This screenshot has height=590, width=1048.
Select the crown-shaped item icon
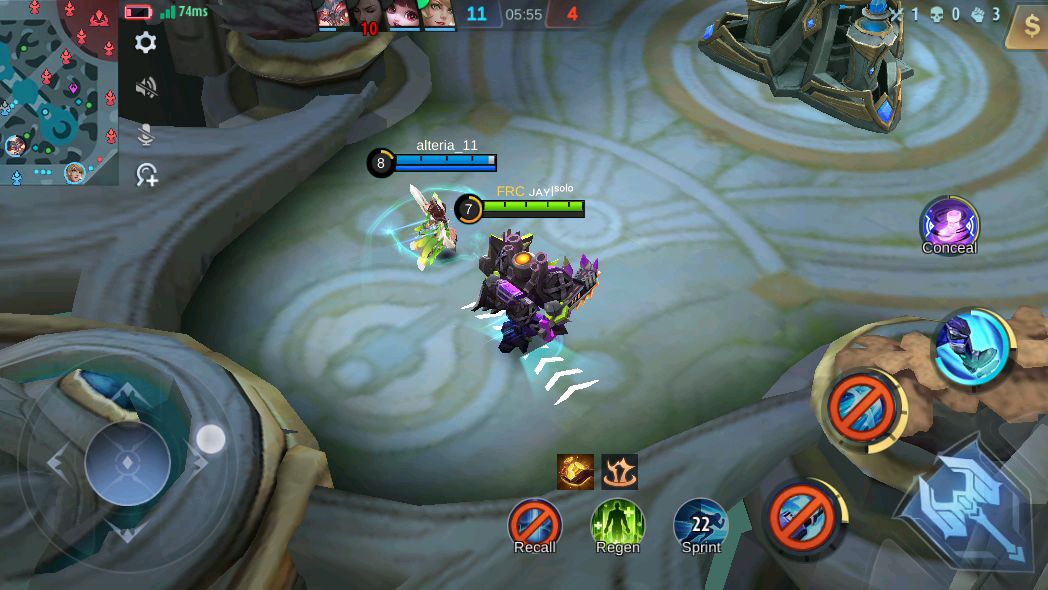620,472
